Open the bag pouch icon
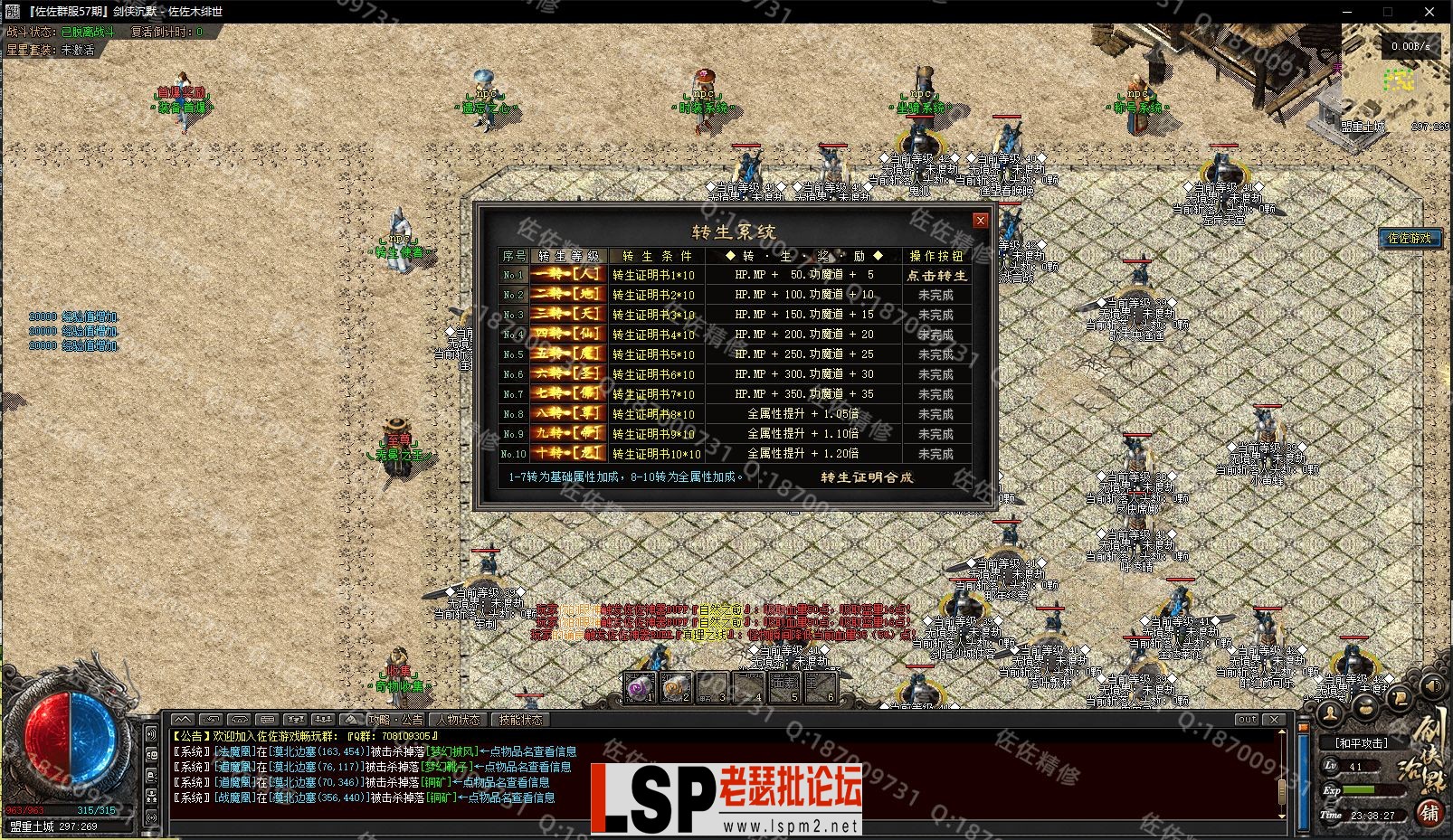1453x840 pixels. [1364, 706]
